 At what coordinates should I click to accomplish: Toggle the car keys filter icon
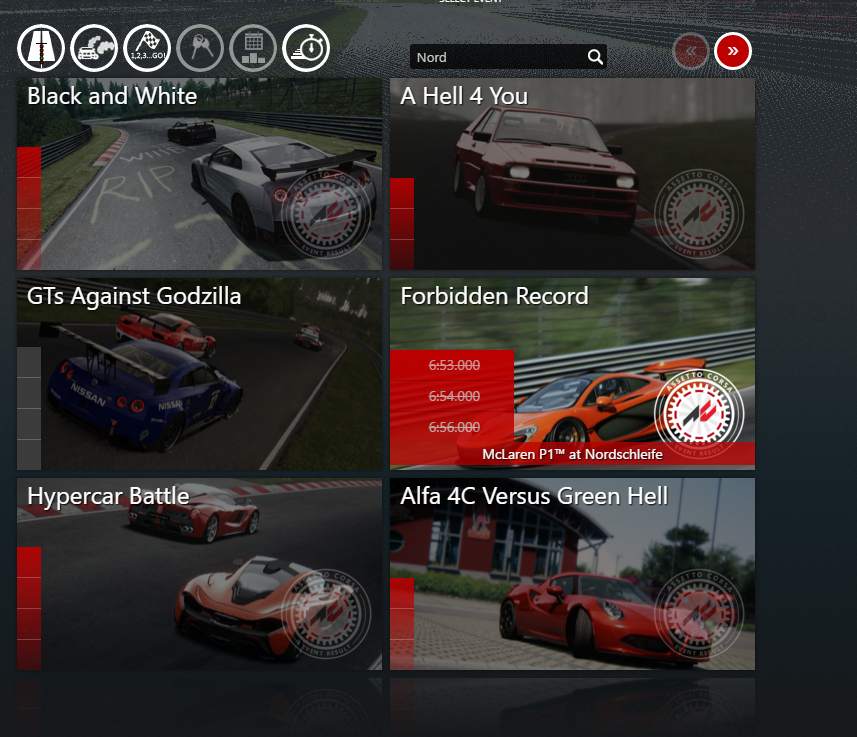click(x=200, y=48)
